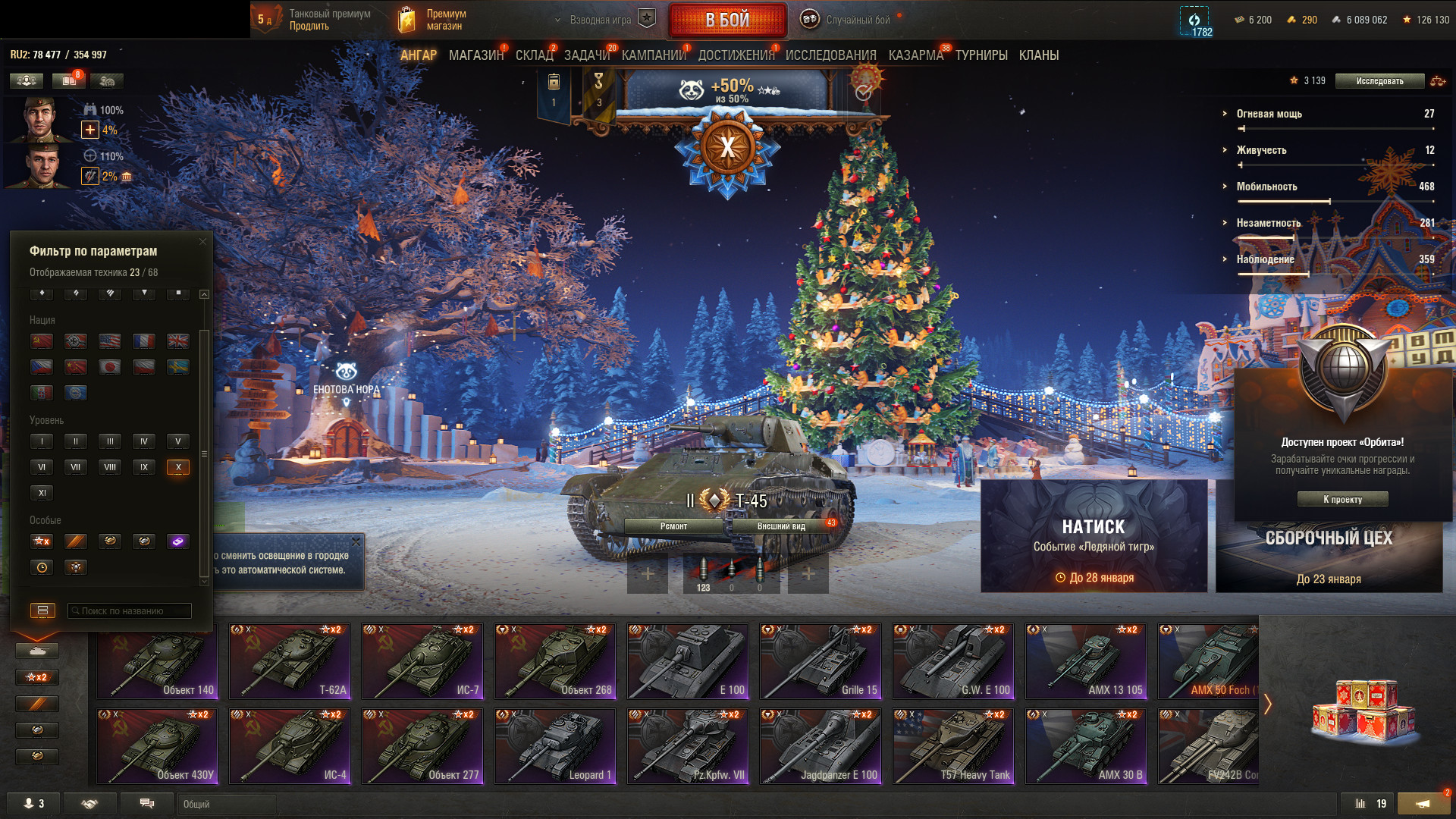Type in the Поиск по названию field

[130, 610]
